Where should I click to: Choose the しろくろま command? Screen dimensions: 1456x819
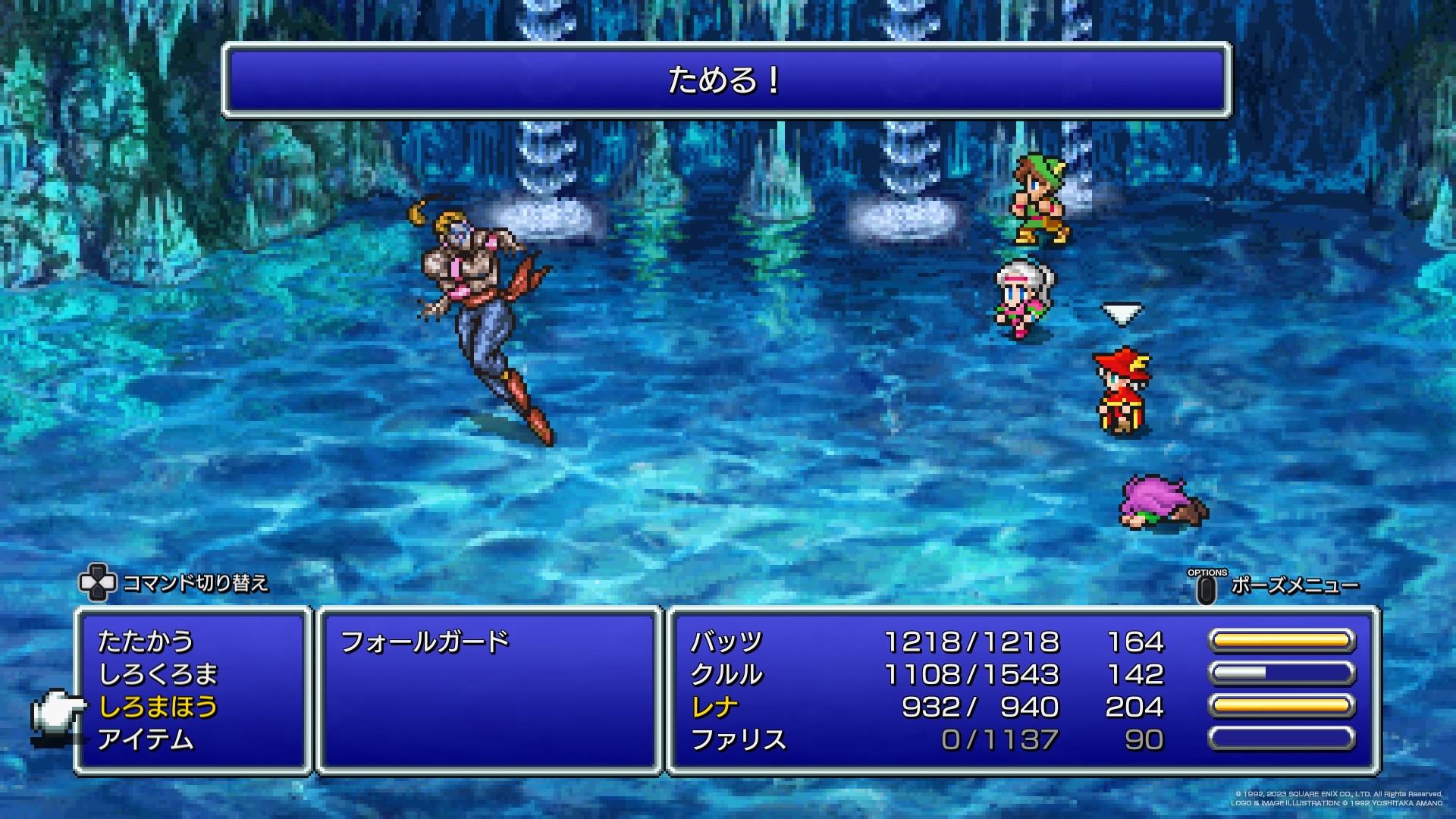coord(158,674)
